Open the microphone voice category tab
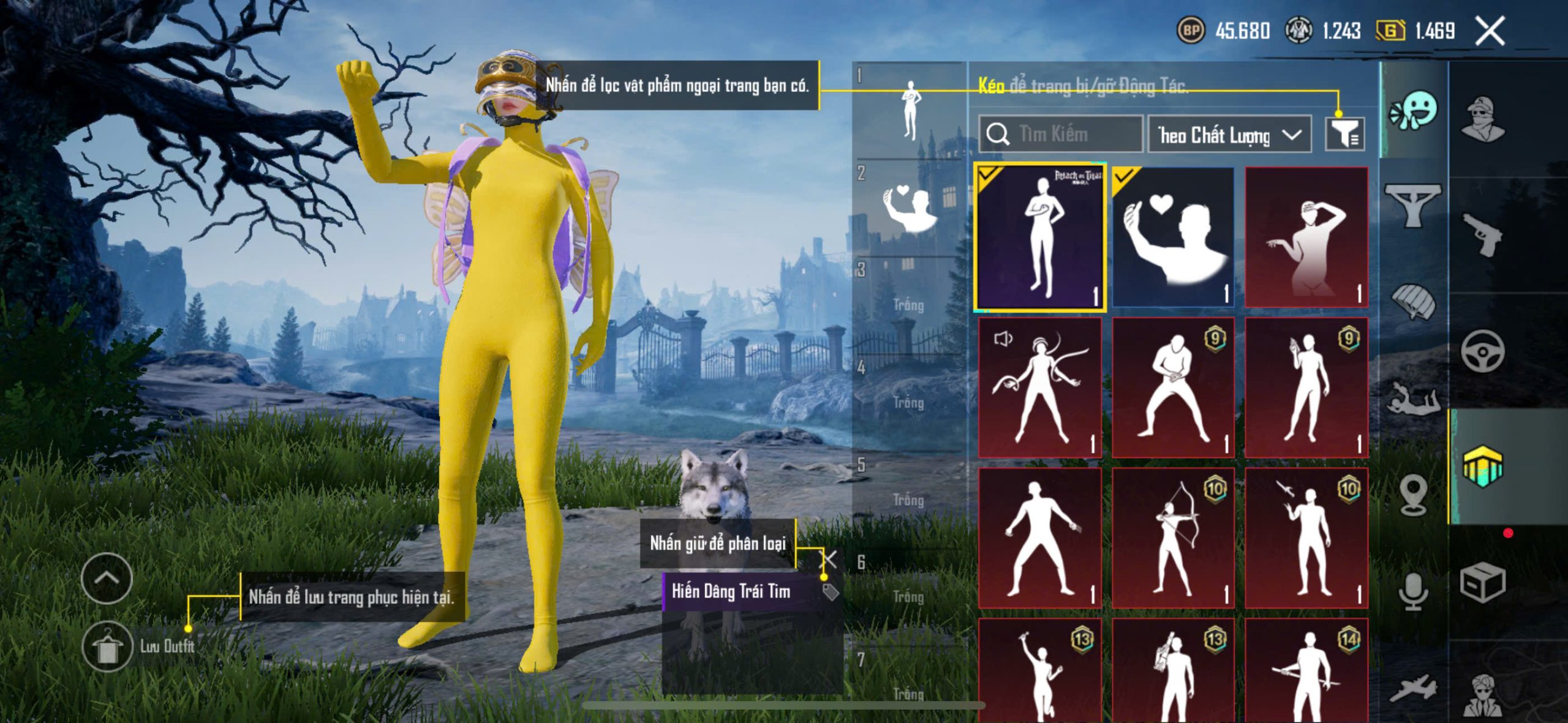This screenshot has height=723, width=1568. 1413,591
